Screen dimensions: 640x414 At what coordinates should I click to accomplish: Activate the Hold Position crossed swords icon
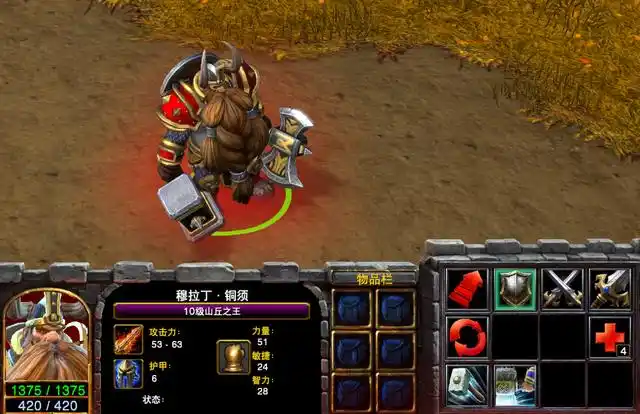click(563, 289)
